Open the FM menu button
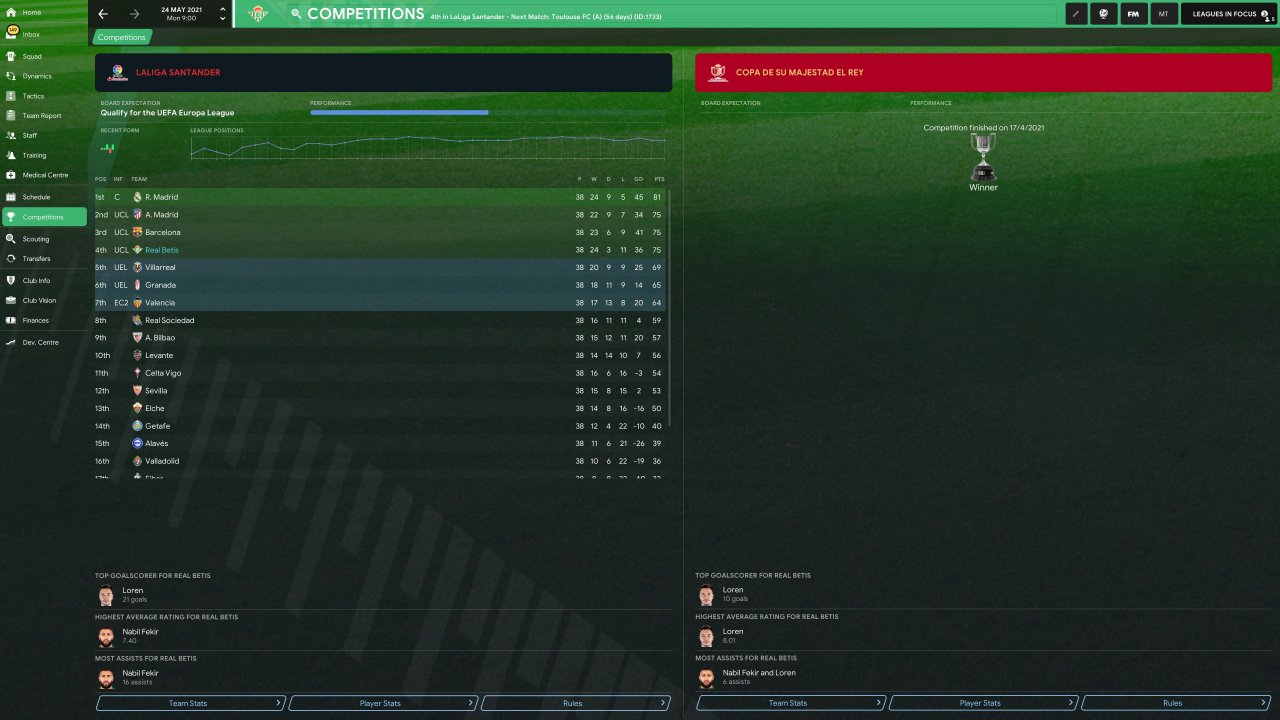The height and width of the screenshot is (720, 1280). [1133, 14]
